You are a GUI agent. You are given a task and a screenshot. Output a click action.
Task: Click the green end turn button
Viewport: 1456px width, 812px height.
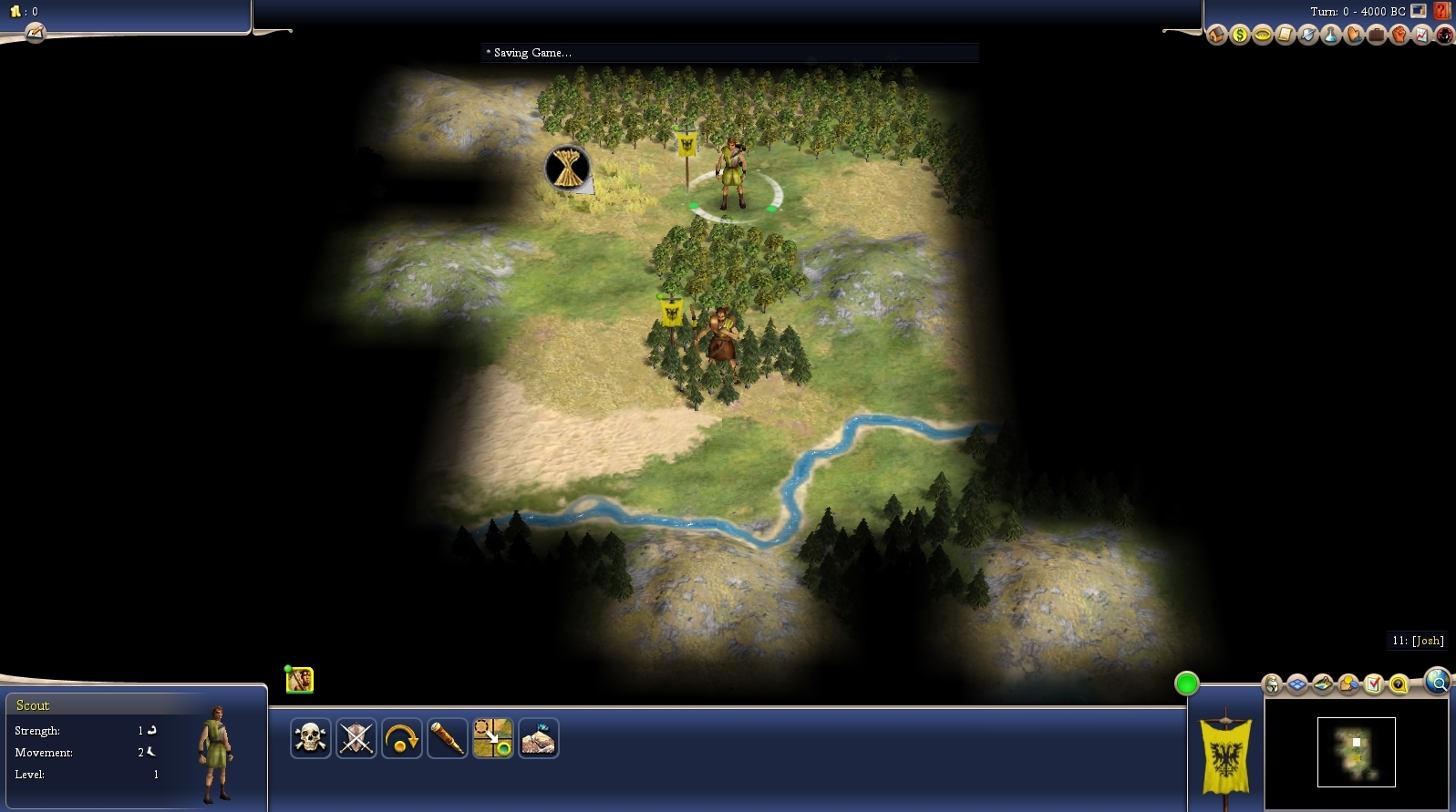[x=1186, y=684]
